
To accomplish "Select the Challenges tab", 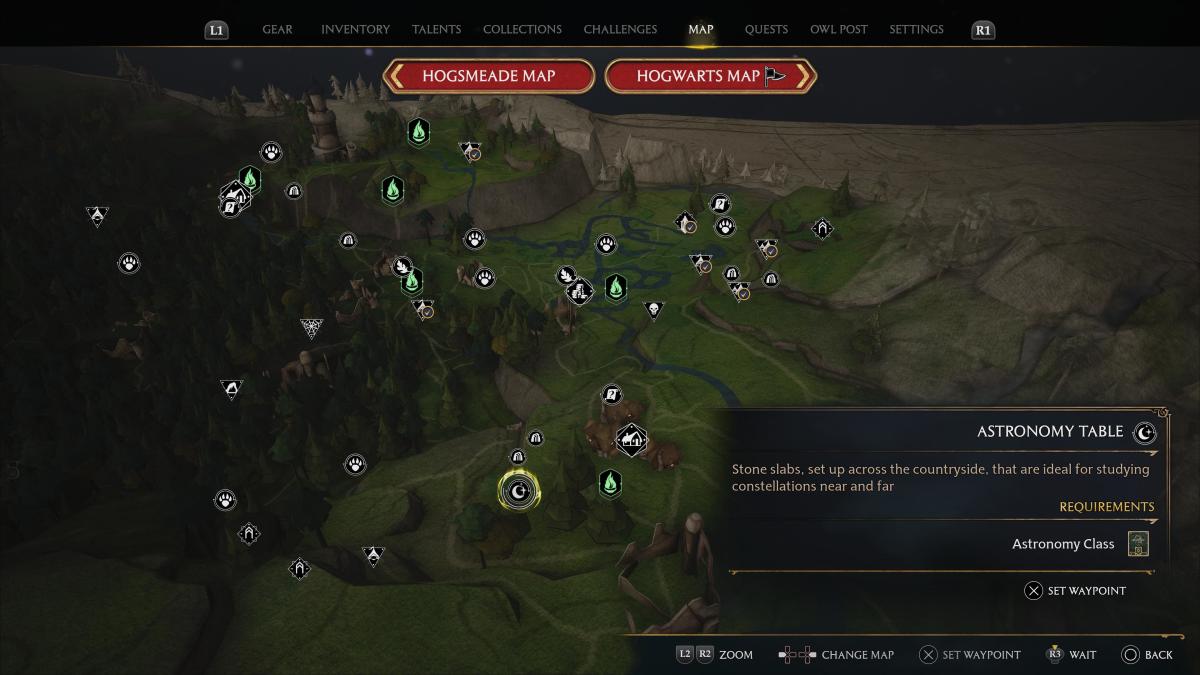I will [620, 30].
